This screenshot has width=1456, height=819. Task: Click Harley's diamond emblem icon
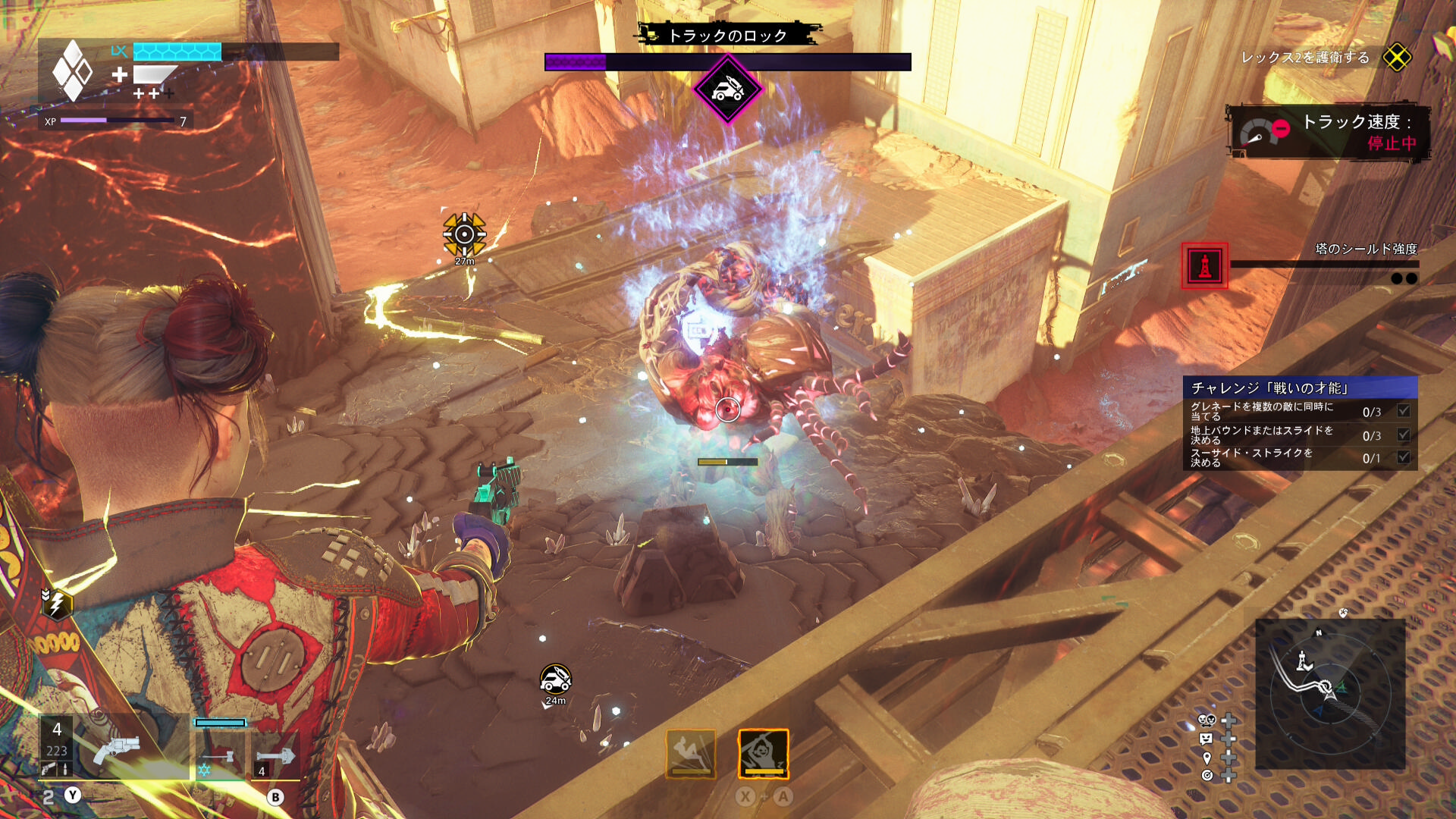[72, 71]
